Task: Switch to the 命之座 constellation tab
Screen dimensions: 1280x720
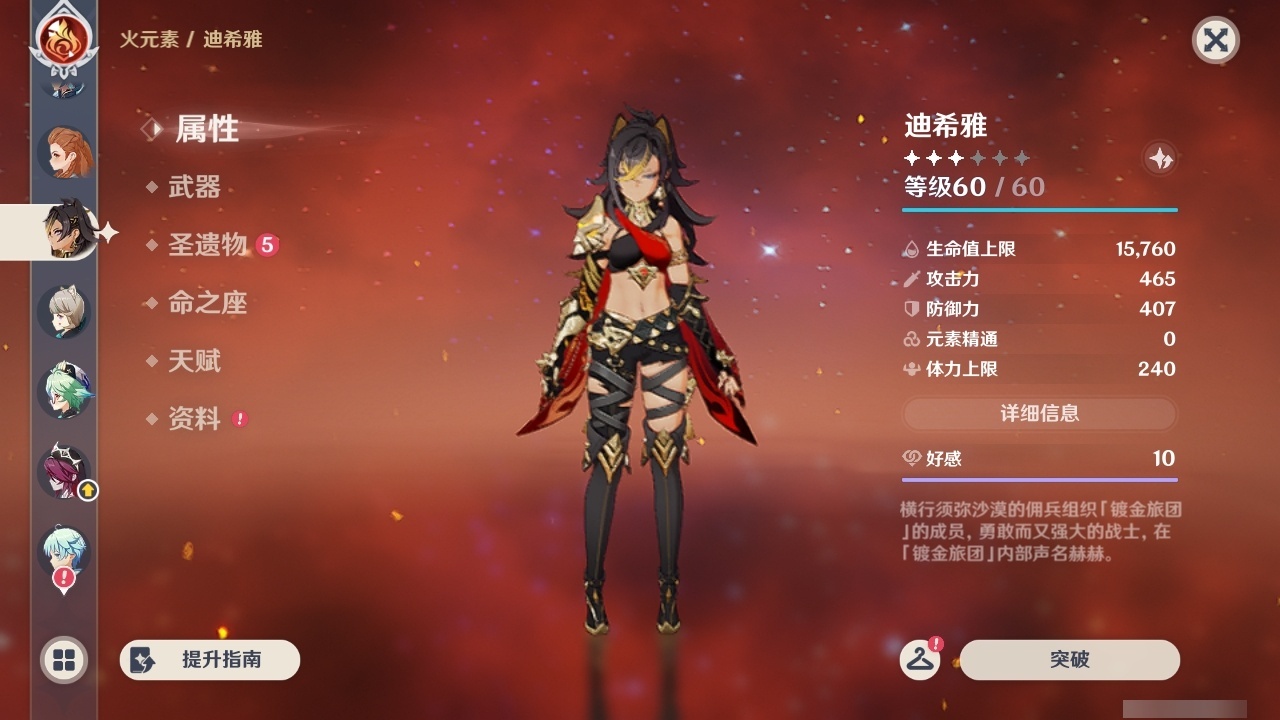Action: (209, 304)
